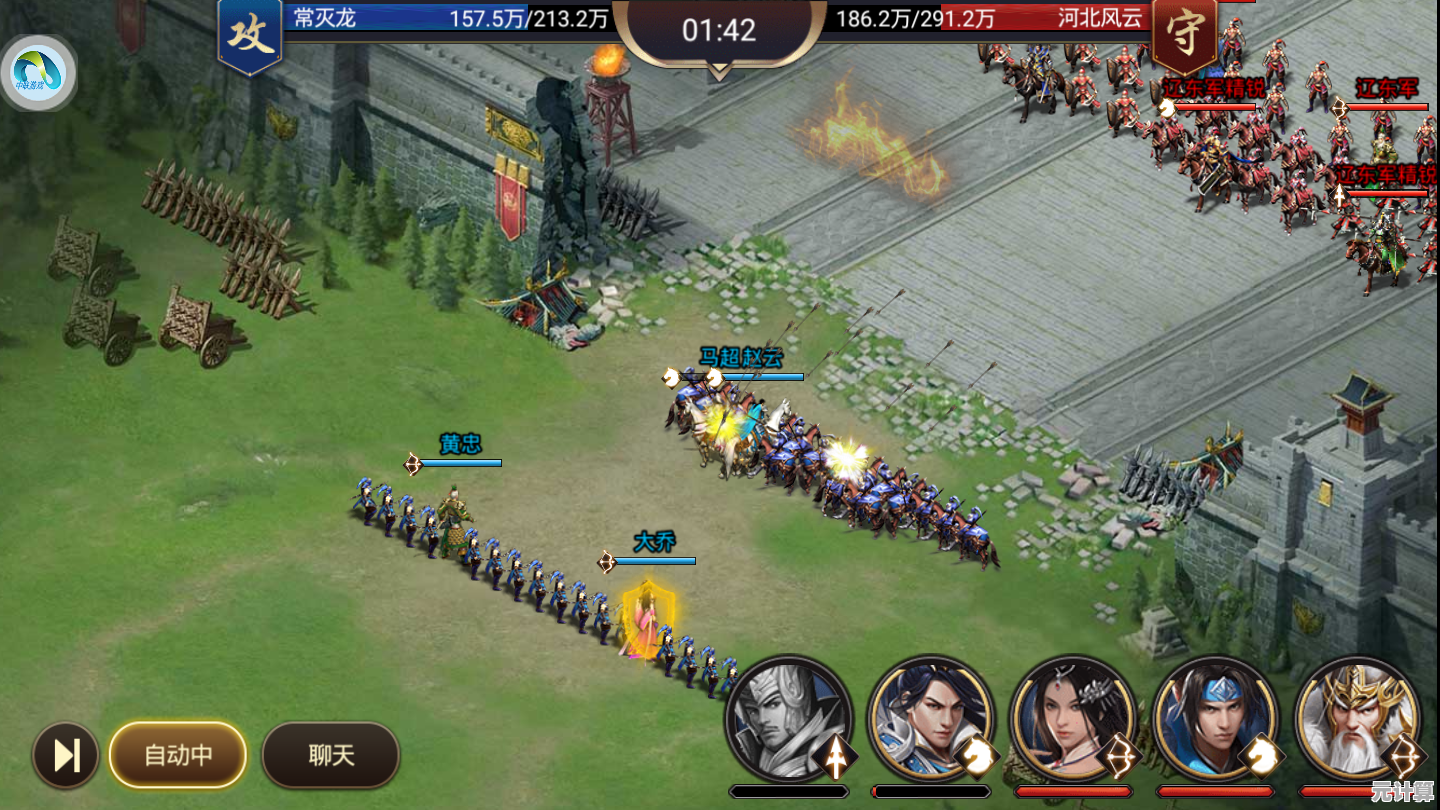Skip the battle with the fast-forward button
Viewport: 1440px width, 810px height.
pos(66,755)
